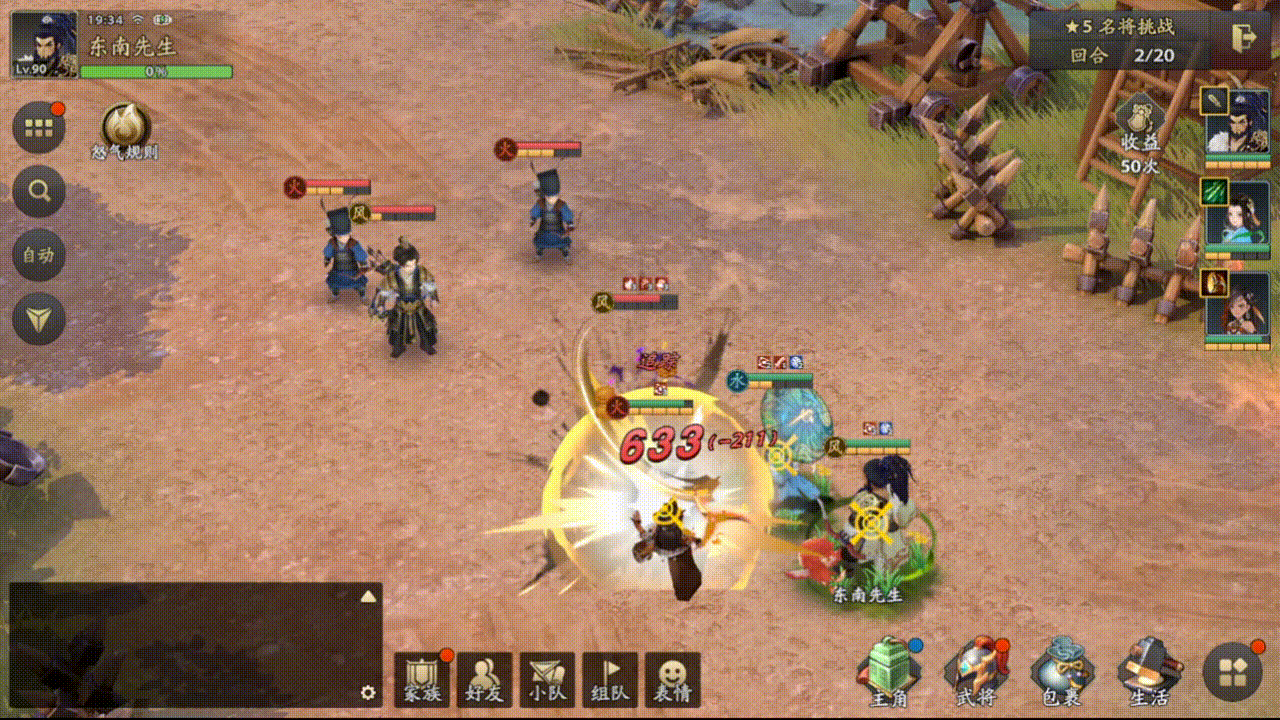Open the 小队 squad panel

click(x=547, y=679)
